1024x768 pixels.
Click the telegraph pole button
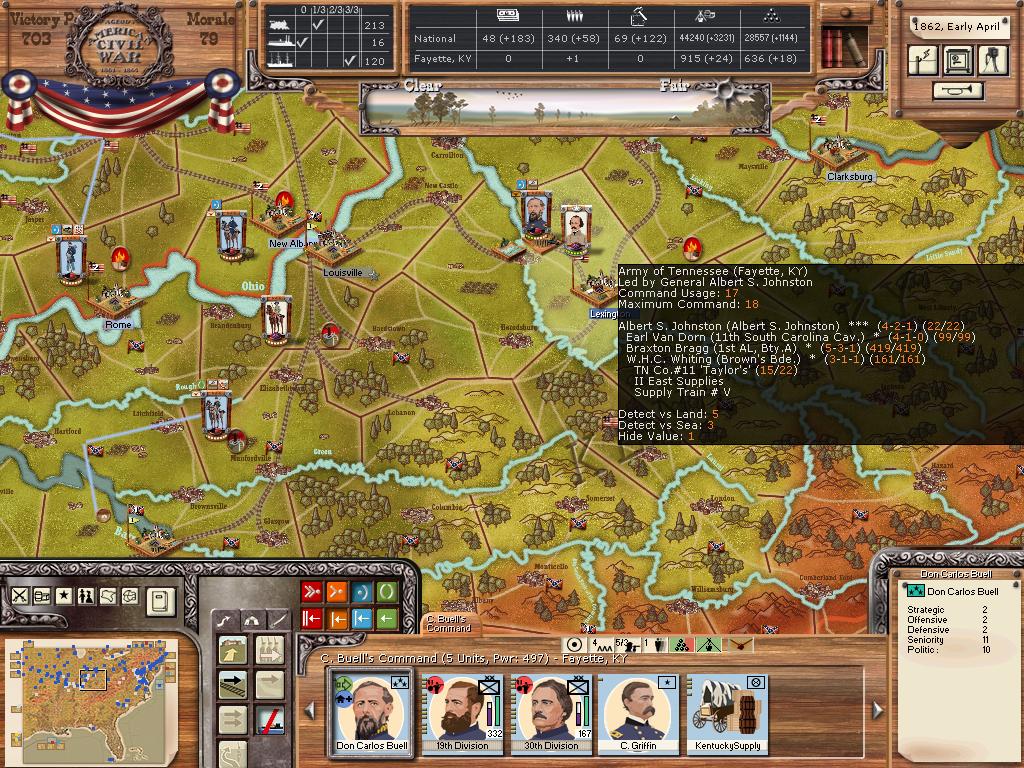[x=923, y=60]
